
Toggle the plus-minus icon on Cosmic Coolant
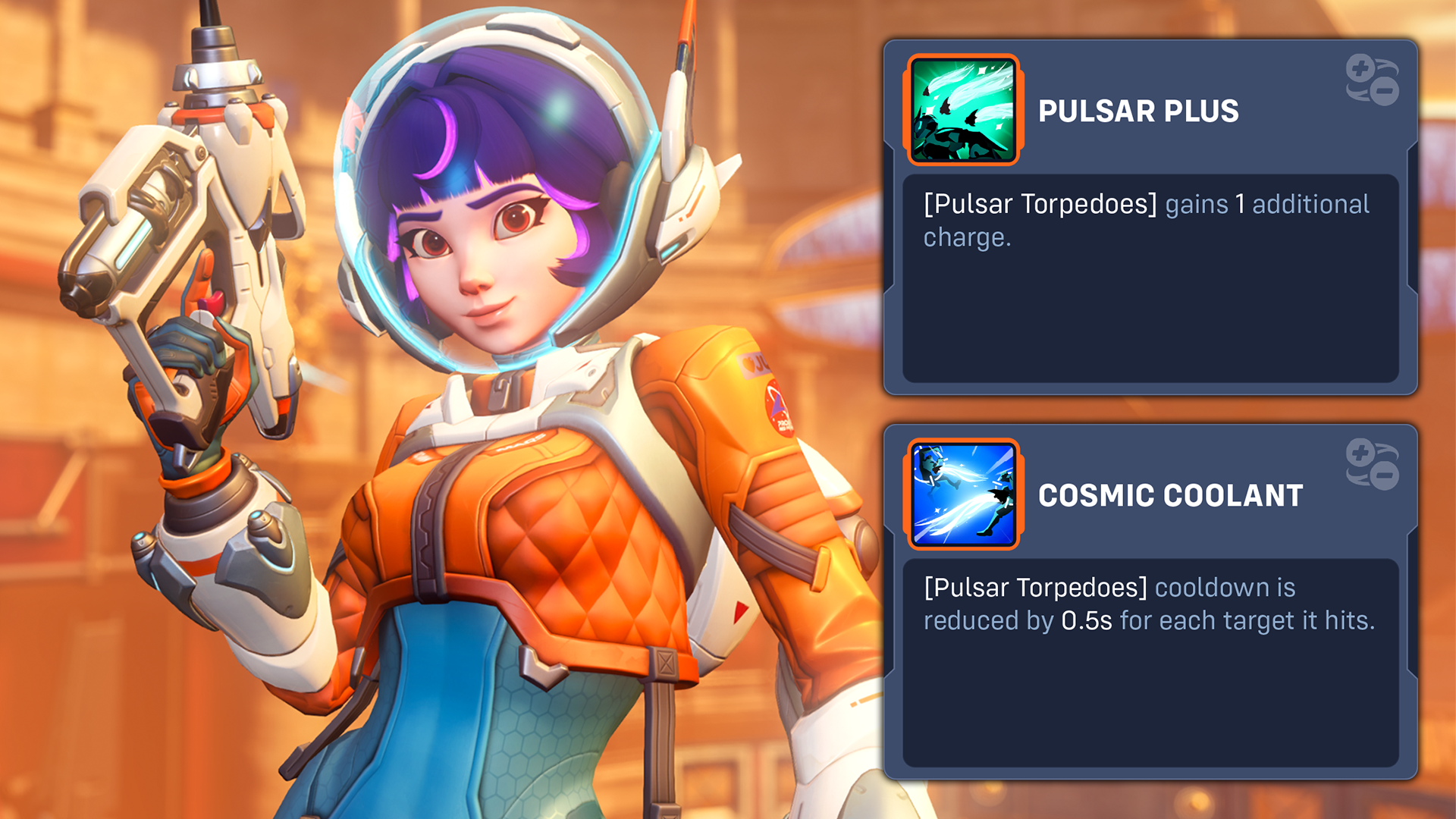(1372, 464)
